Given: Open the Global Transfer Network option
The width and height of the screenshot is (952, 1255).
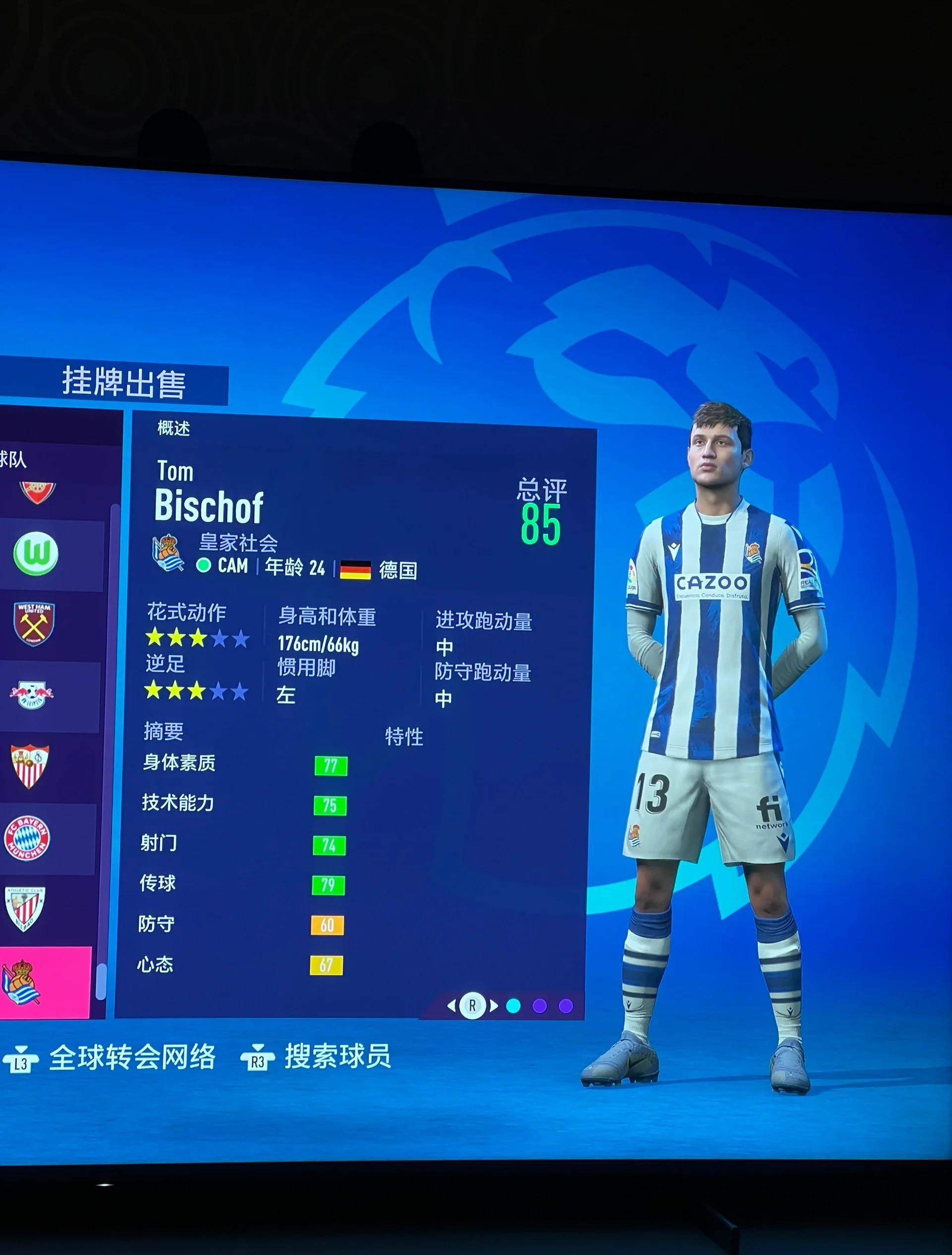Looking at the screenshot, I should [x=131, y=1057].
